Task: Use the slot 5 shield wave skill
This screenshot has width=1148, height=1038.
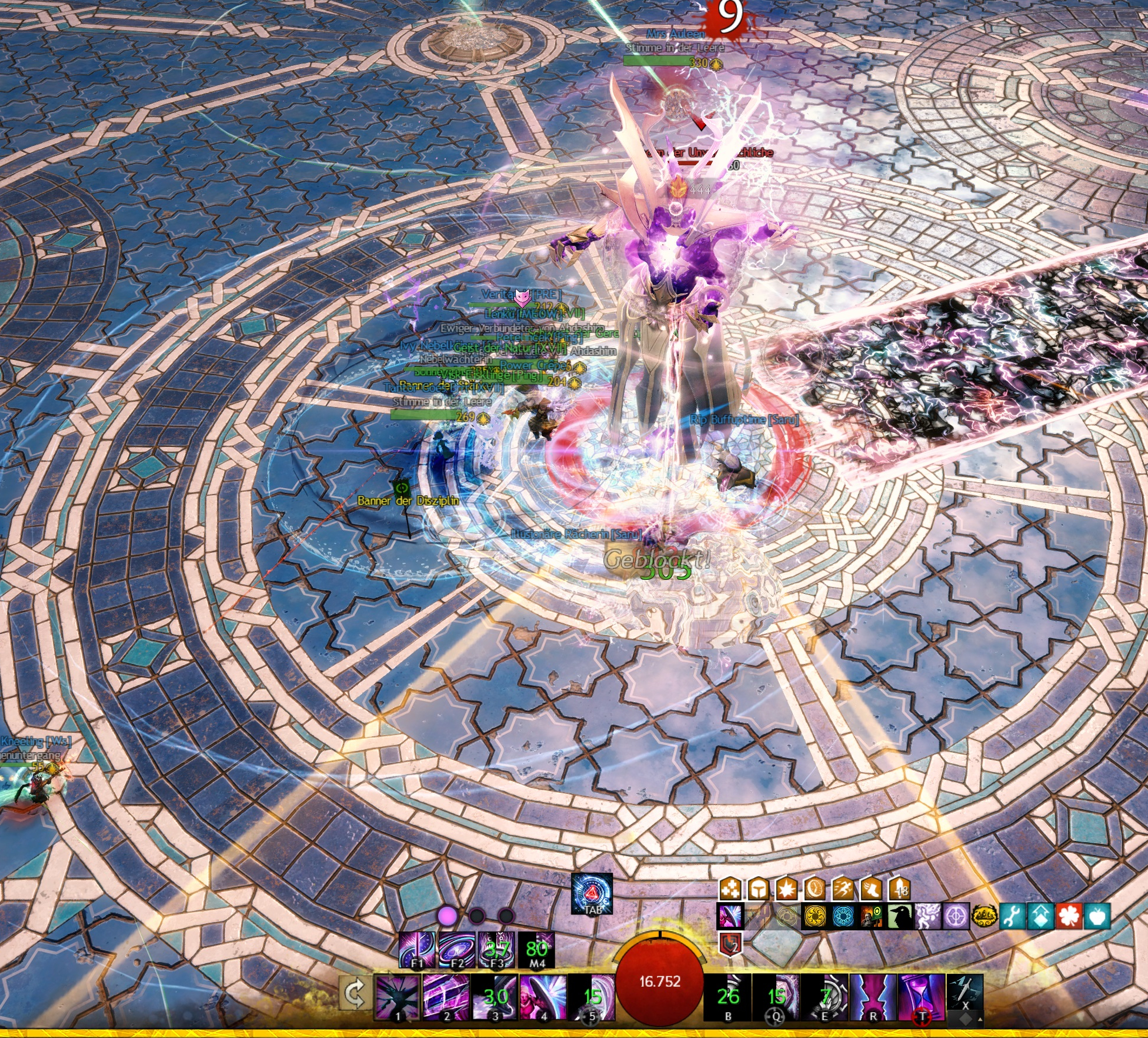Action: point(591,997)
